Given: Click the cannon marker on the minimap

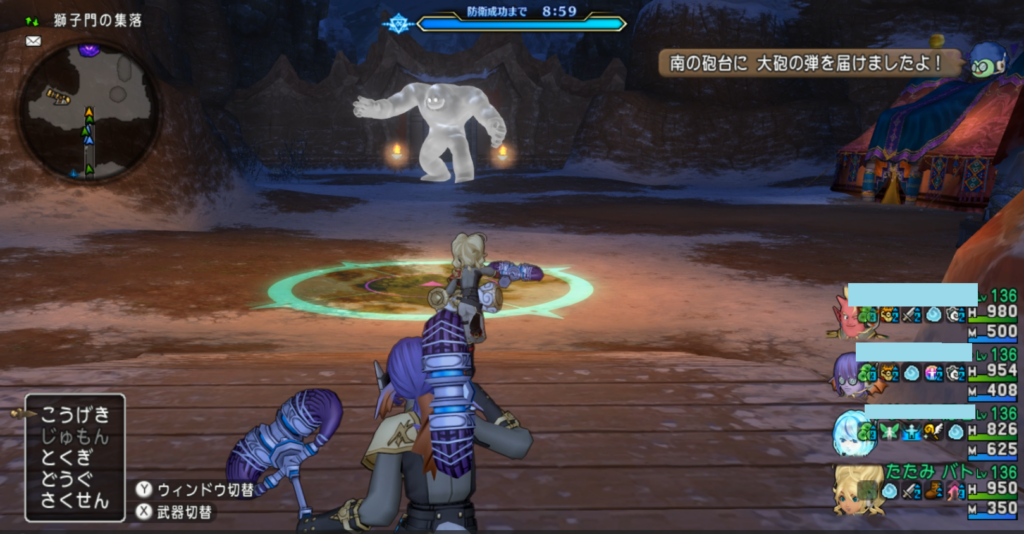Looking at the screenshot, I should [x=57, y=96].
